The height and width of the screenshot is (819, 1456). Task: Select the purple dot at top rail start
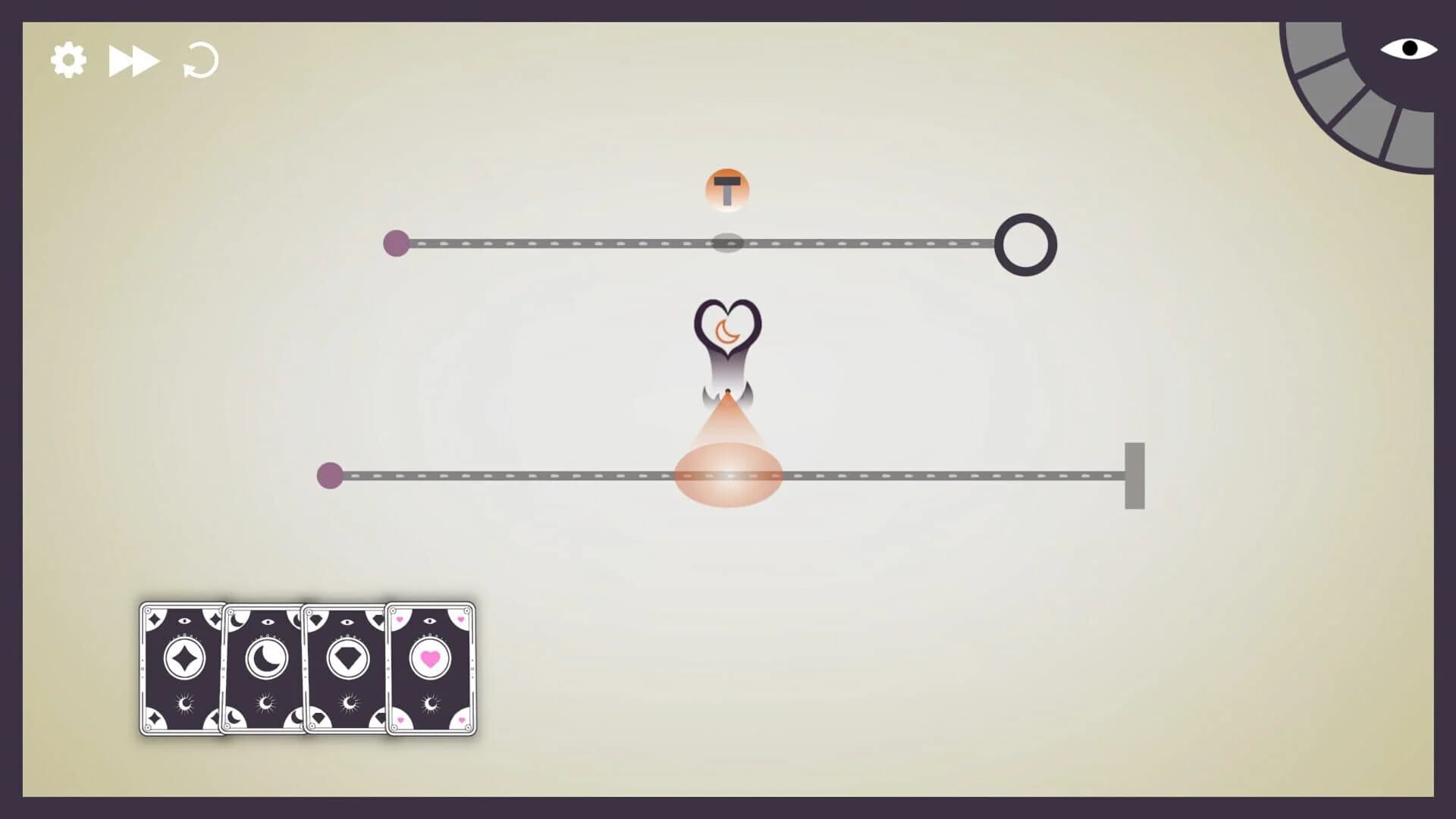point(395,244)
